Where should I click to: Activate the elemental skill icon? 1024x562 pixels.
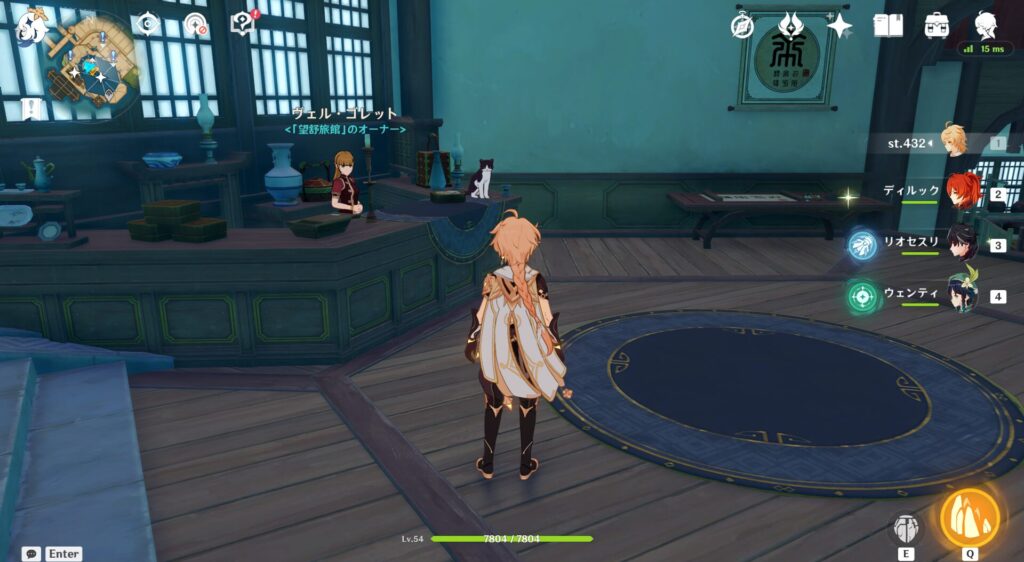click(906, 529)
